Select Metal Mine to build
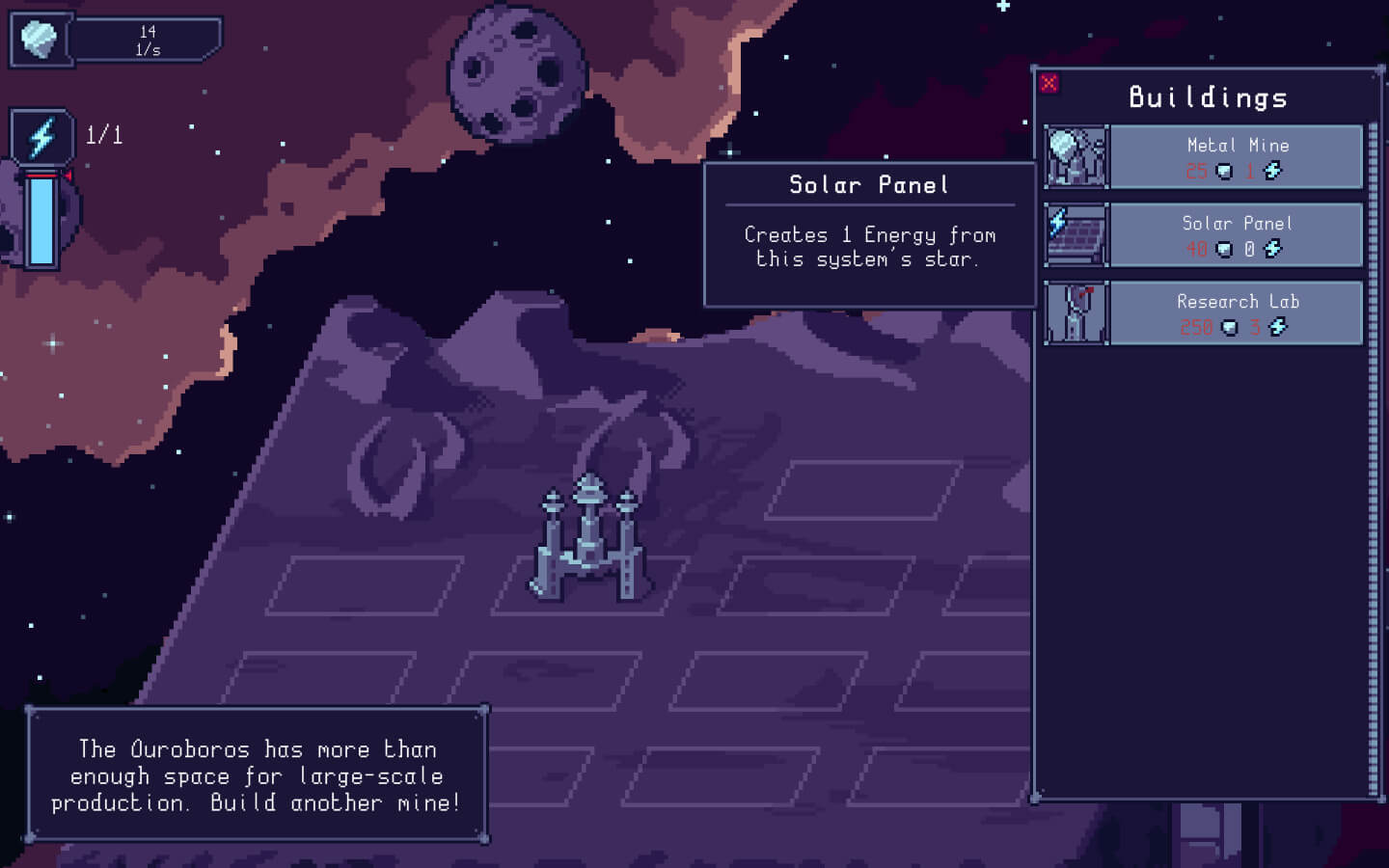Image resolution: width=1389 pixels, height=868 pixels. [x=1236, y=156]
